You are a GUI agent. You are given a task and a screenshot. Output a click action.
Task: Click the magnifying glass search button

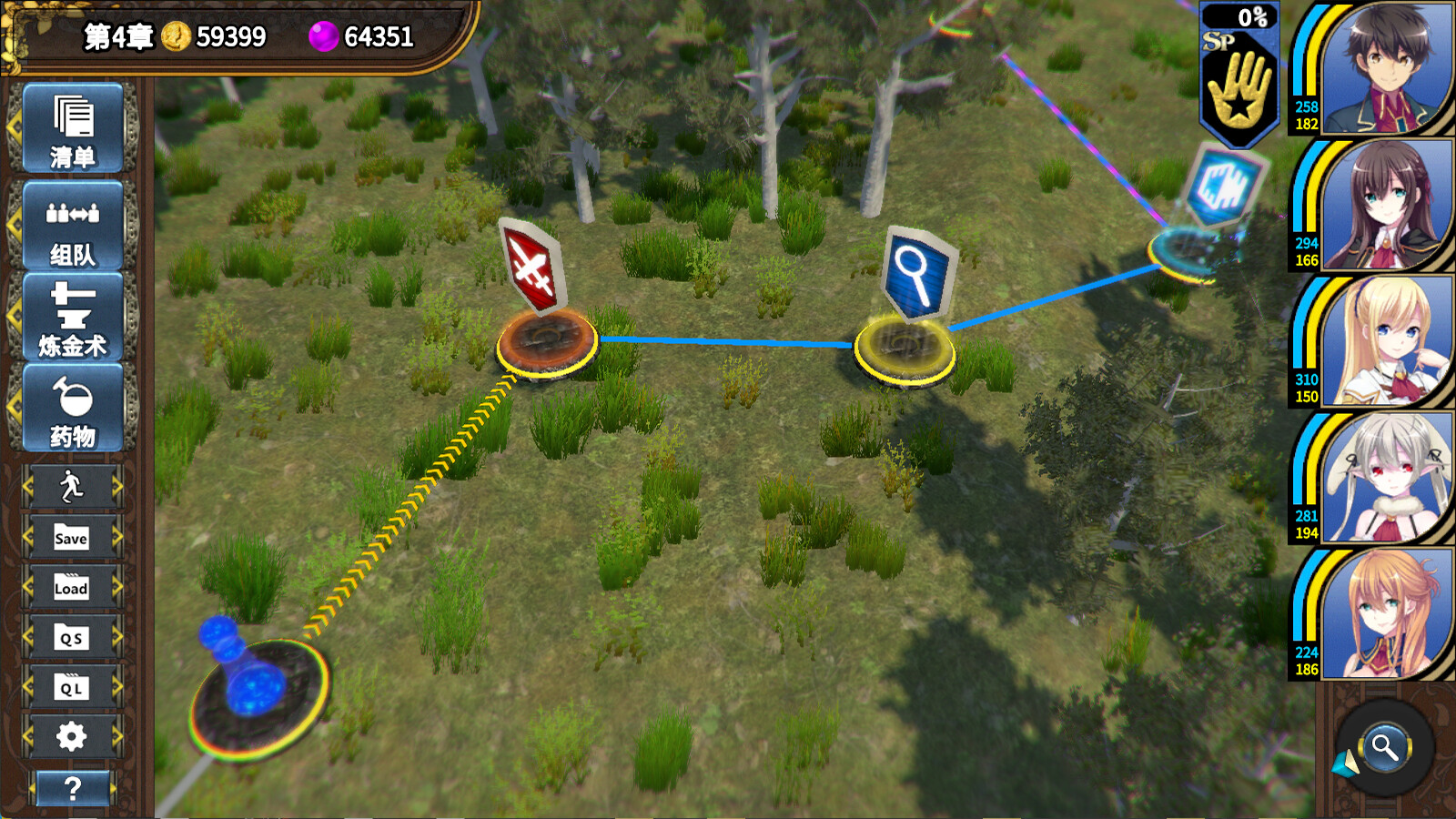(x=1384, y=748)
